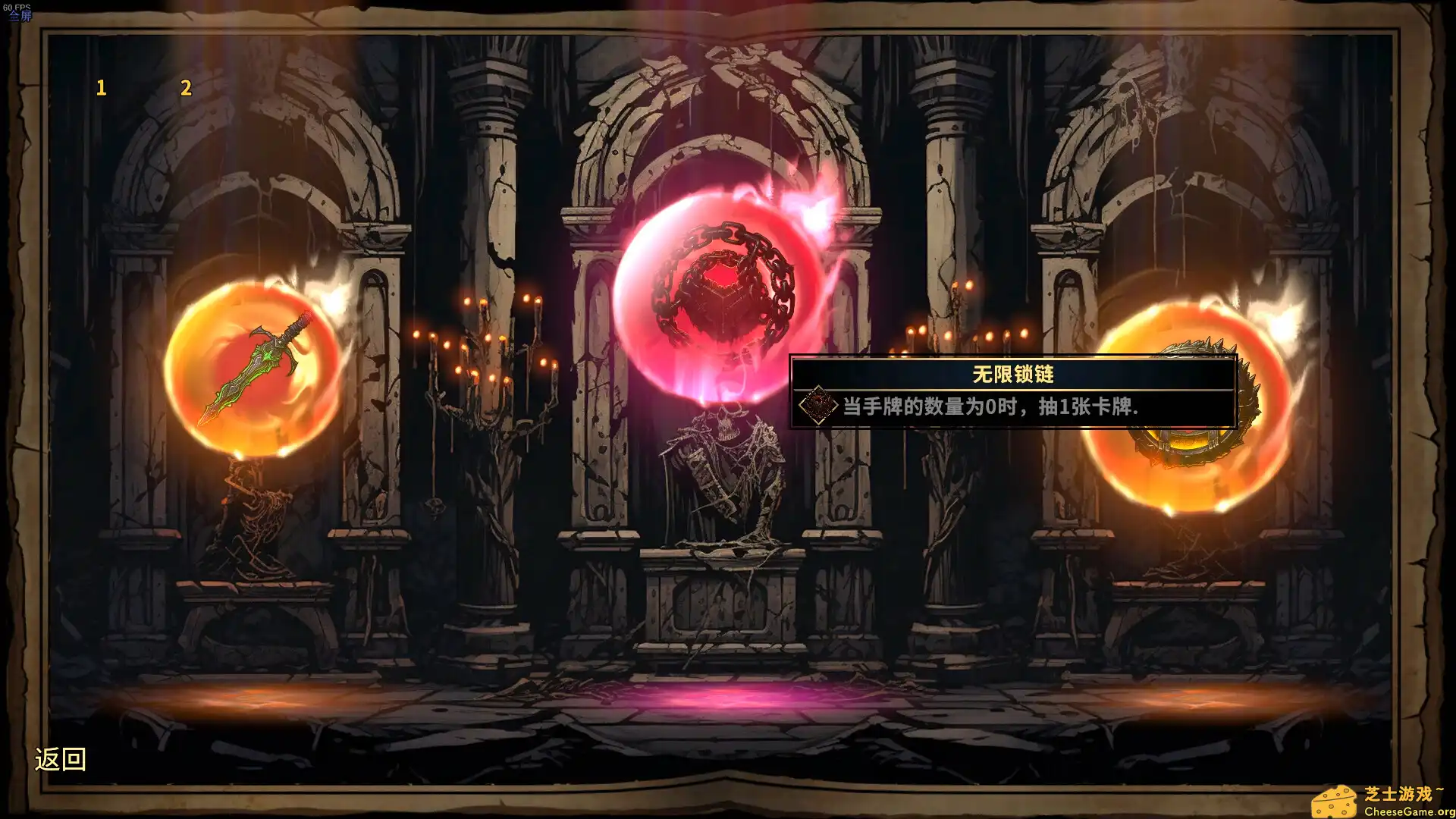Select slot number 1 at the top

tap(99, 86)
